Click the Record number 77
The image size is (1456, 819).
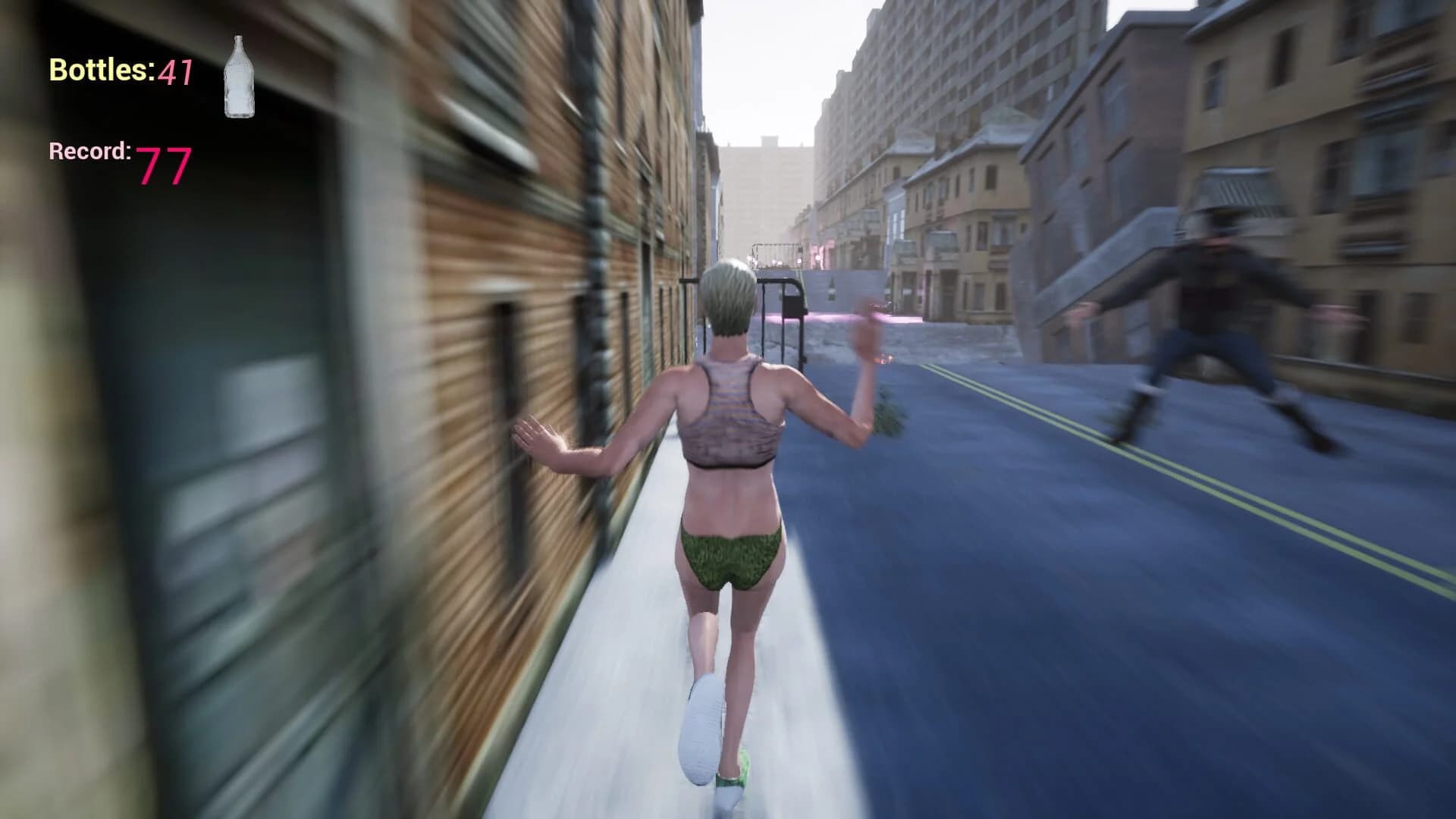(x=166, y=167)
